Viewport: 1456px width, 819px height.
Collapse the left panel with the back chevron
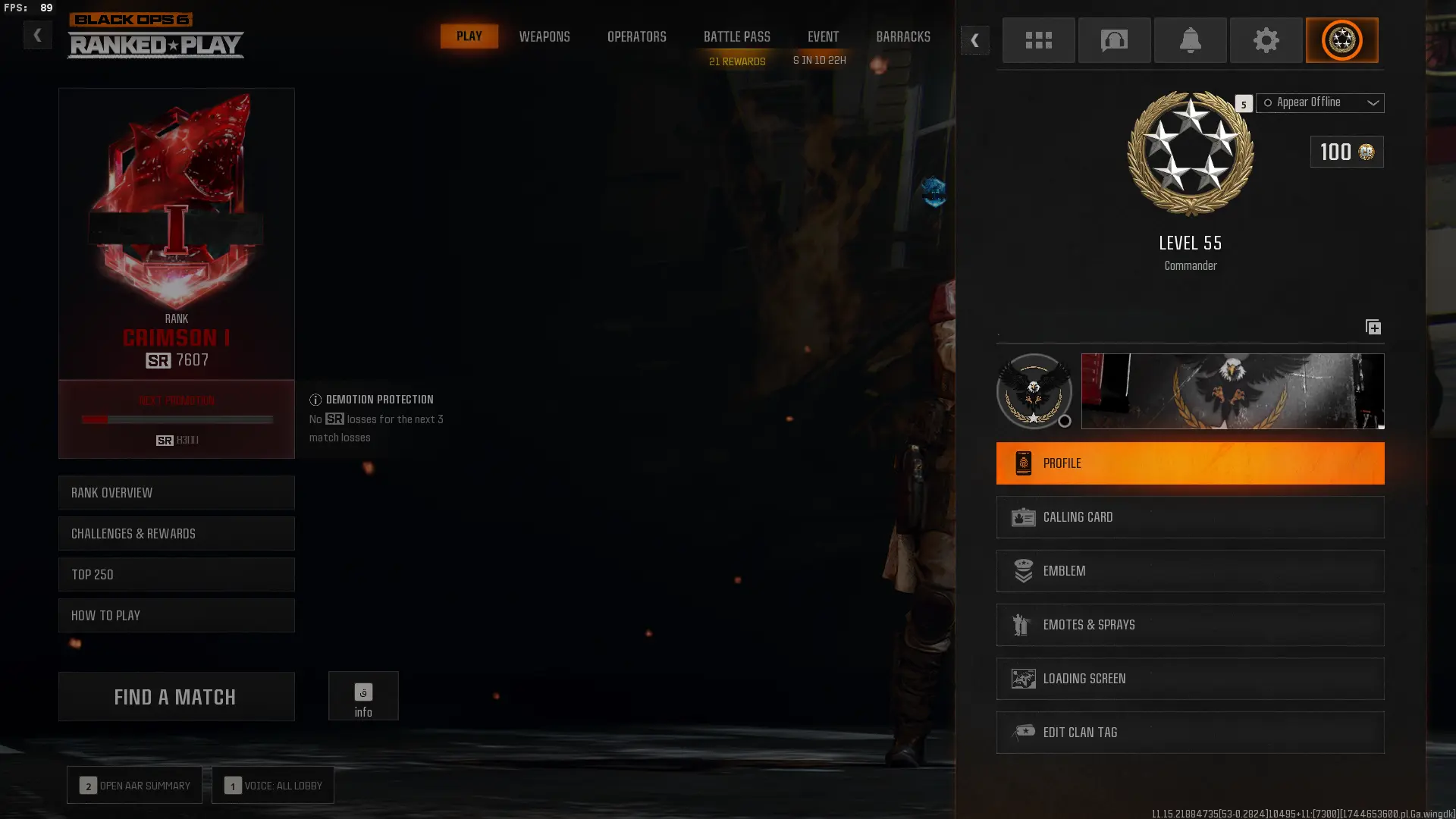click(37, 35)
